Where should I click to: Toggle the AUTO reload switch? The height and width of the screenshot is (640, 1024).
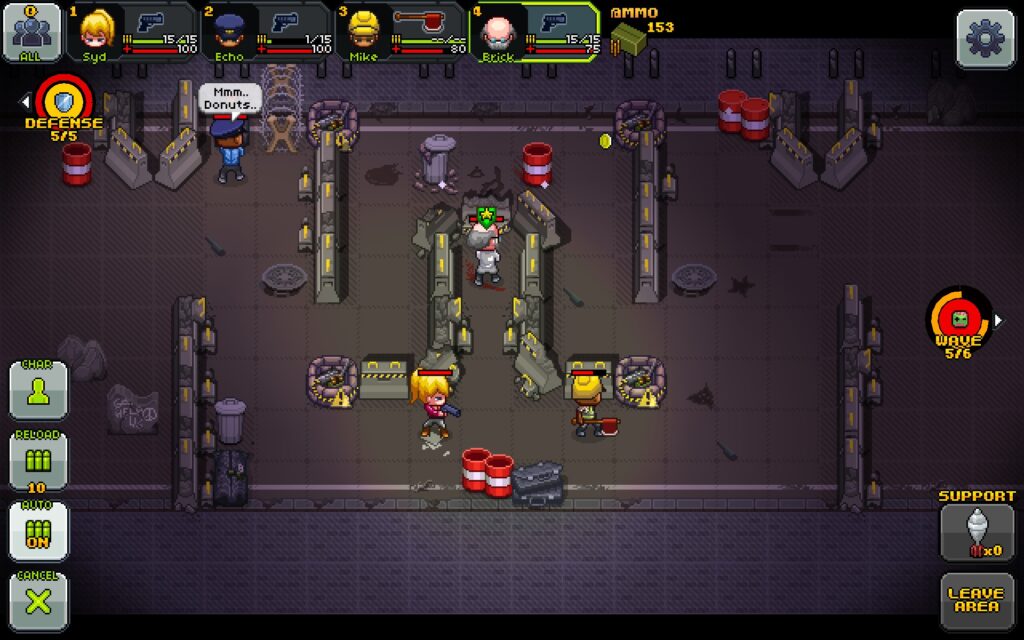39,531
